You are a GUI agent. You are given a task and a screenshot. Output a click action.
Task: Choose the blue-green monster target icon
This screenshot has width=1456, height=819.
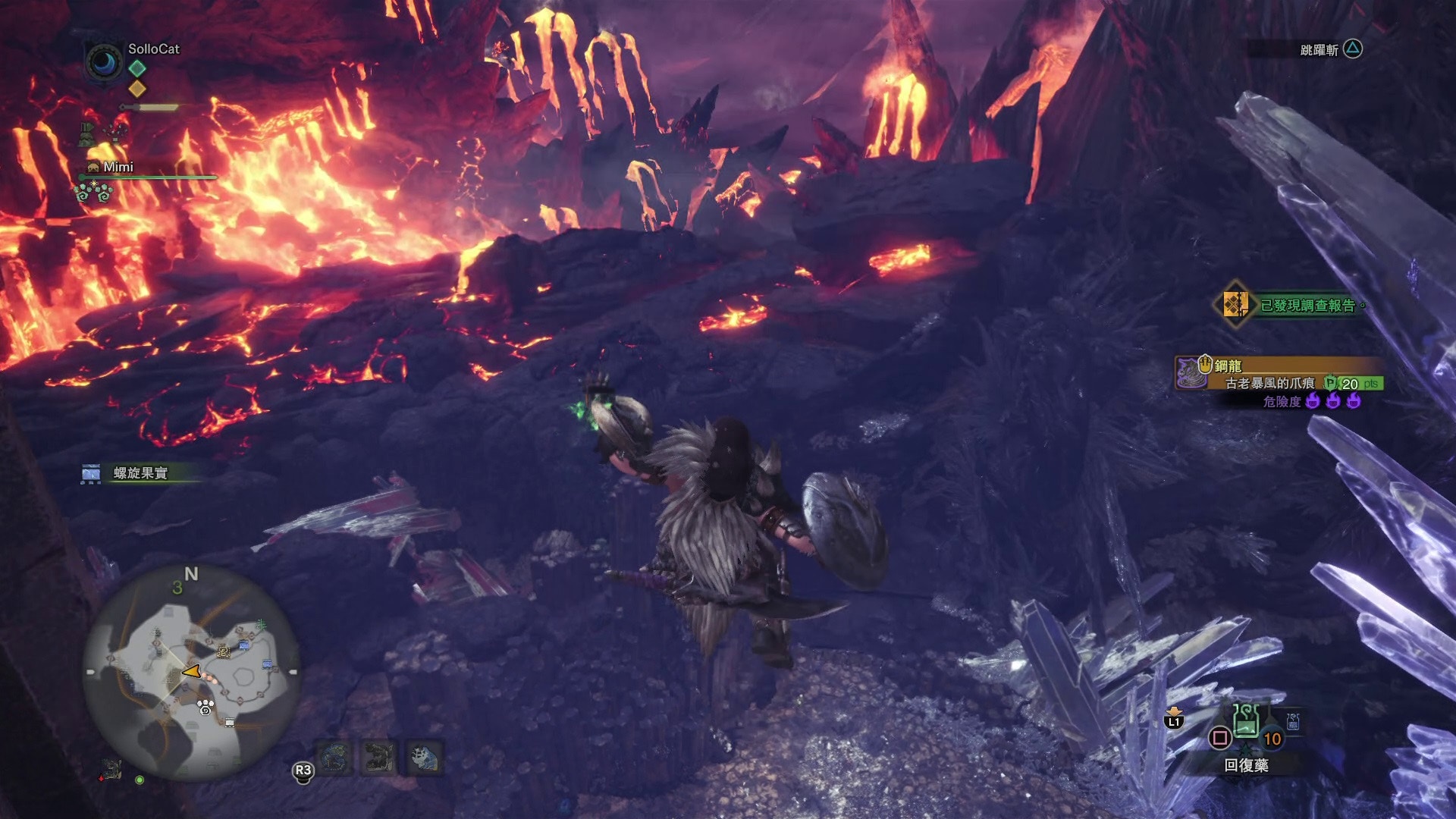tap(334, 757)
